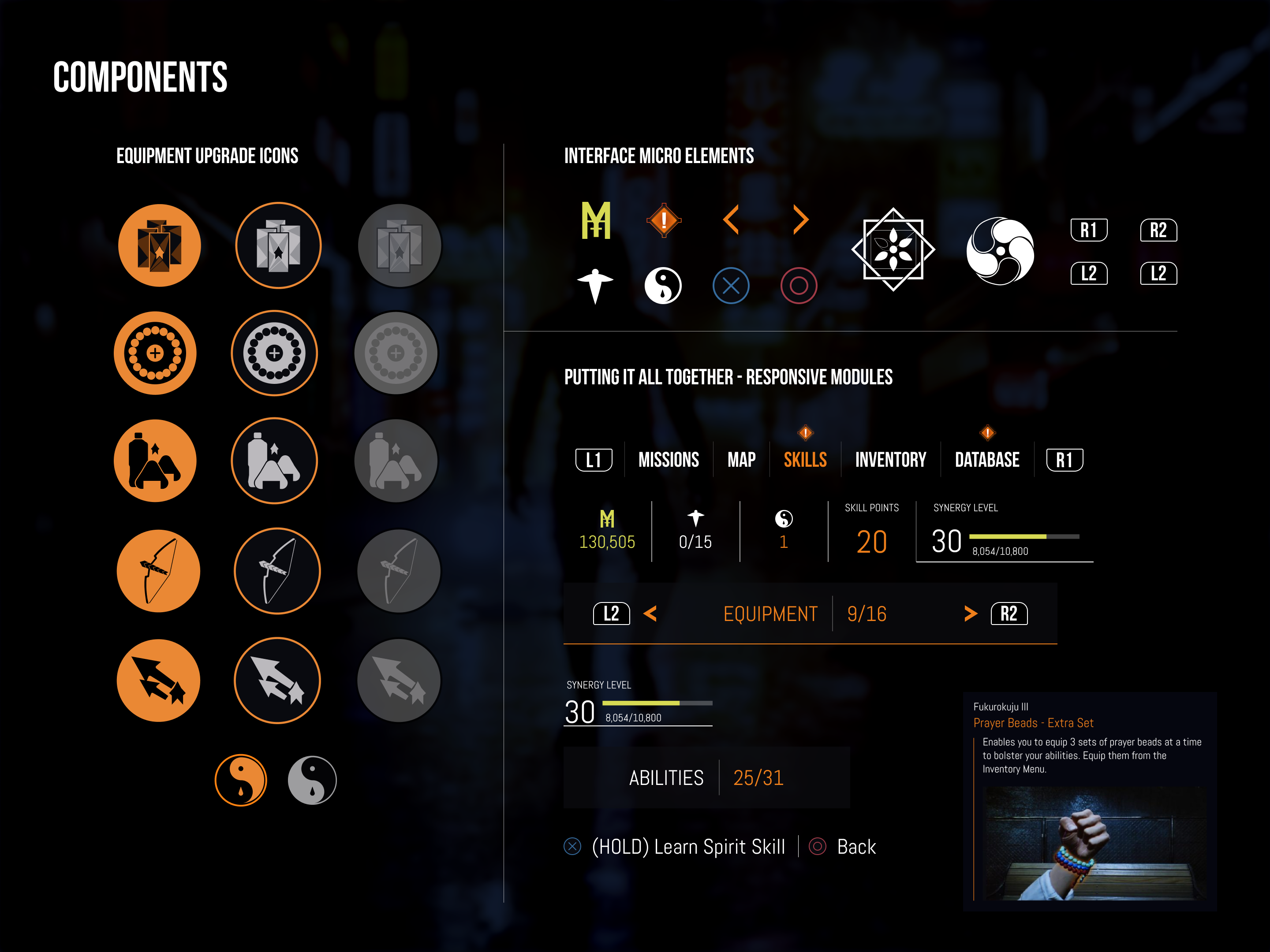The image size is (1270, 952).
Task: Click the orange alert diamond indicator above Skills
Action: [805, 433]
